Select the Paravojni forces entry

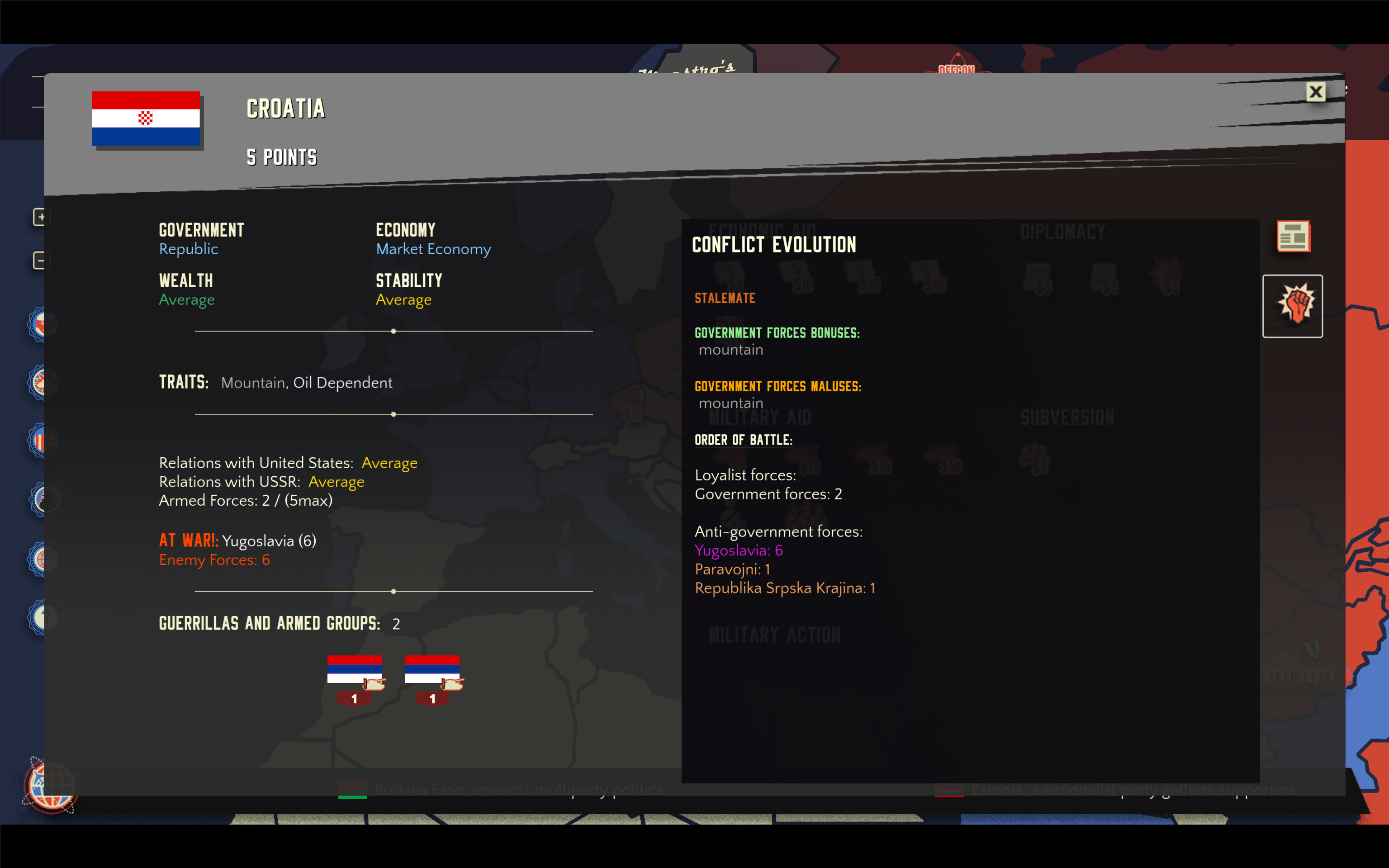pyautogui.click(x=733, y=569)
